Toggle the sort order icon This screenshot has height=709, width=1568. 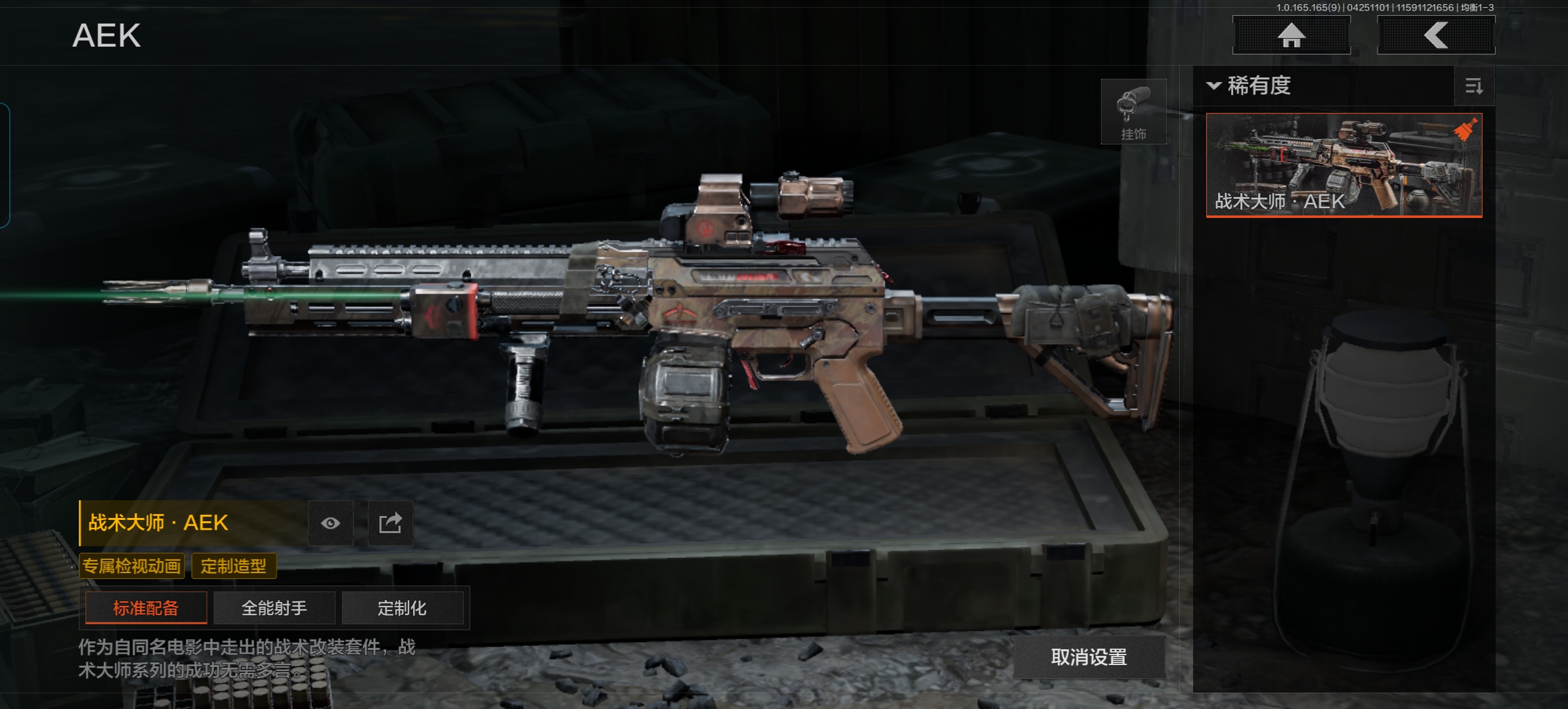point(1474,86)
